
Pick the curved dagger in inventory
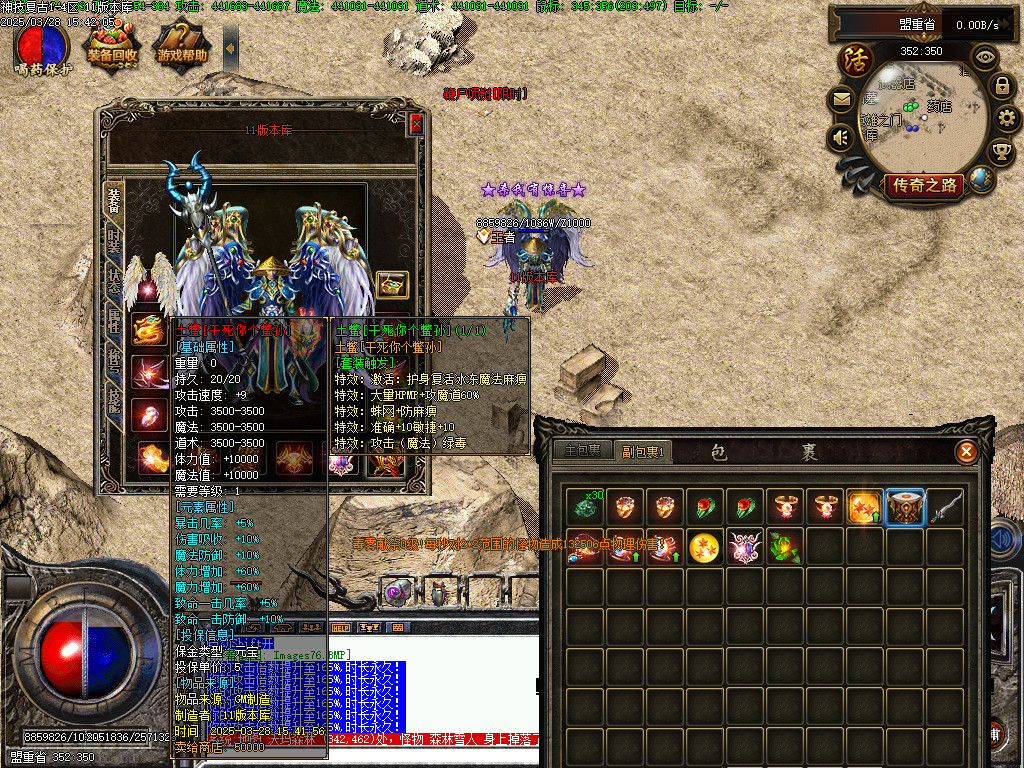click(x=945, y=507)
